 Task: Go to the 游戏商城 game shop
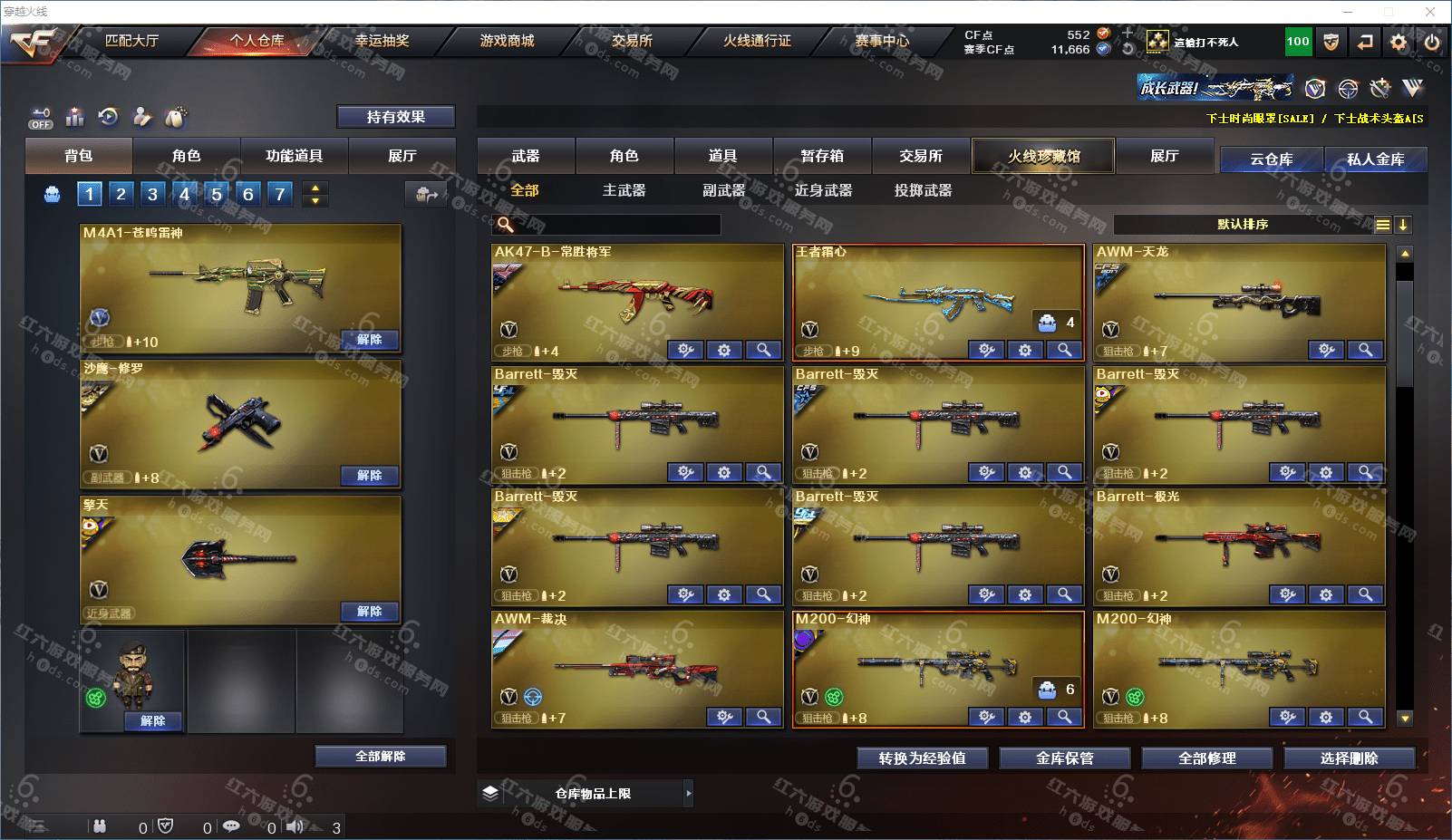[x=507, y=41]
